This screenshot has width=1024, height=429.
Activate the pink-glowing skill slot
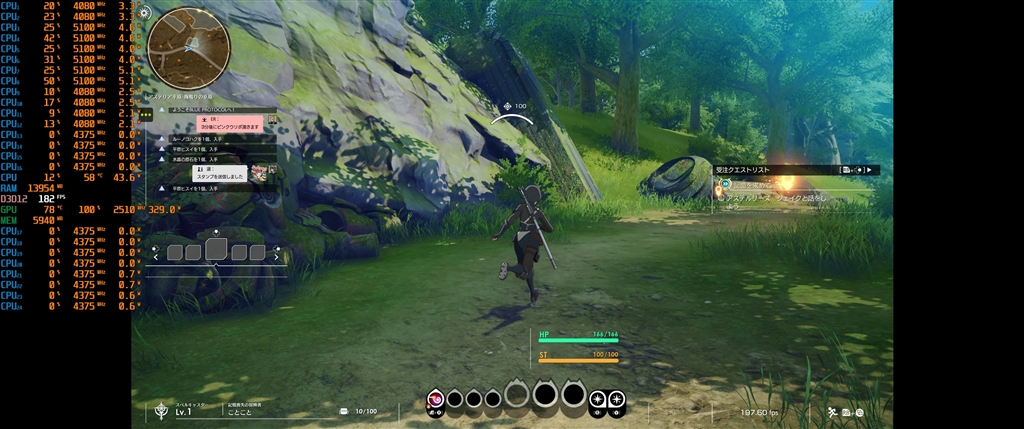[x=436, y=400]
